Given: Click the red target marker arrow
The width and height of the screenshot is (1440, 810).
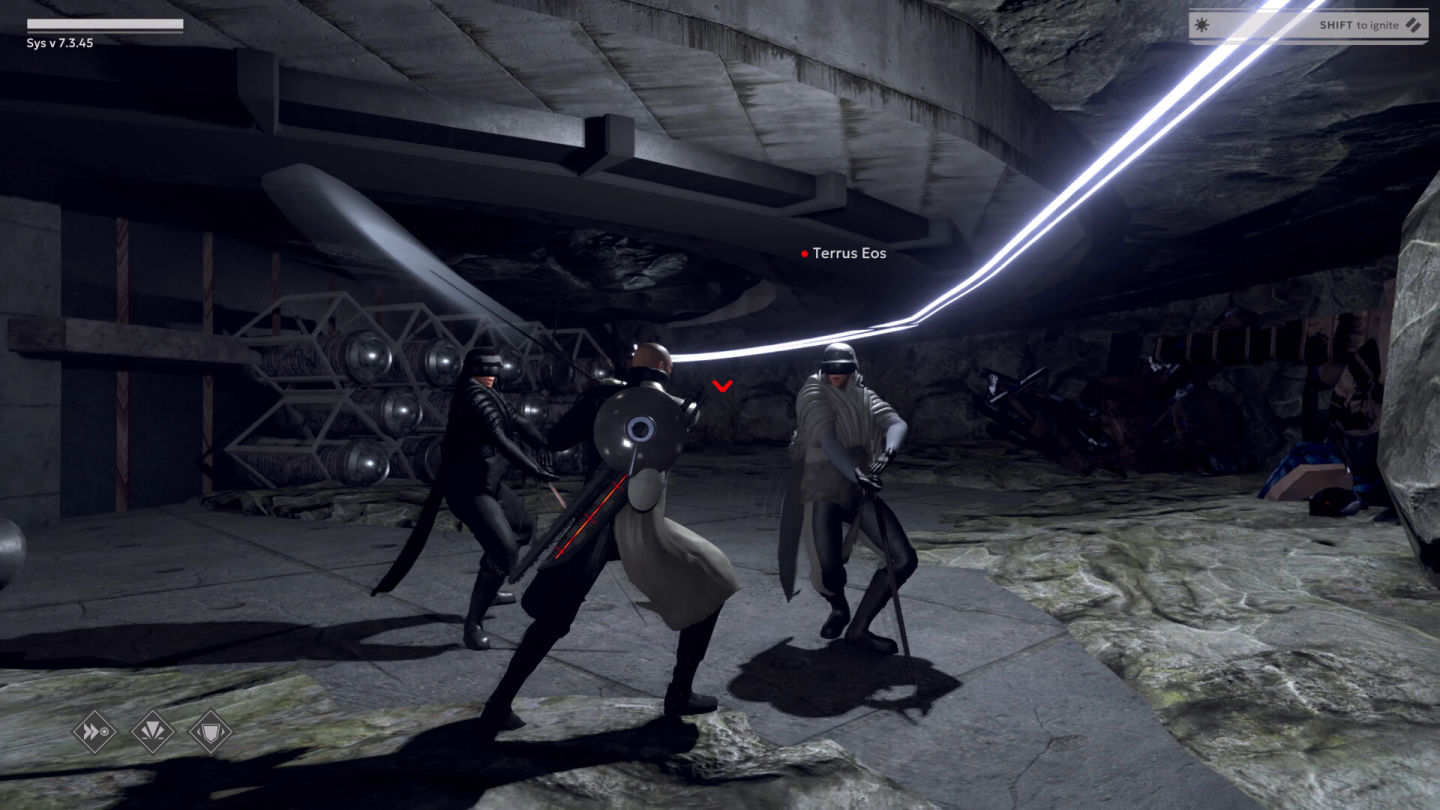Looking at the screenshot, I should pyautogui.click(x=722, y=385).
